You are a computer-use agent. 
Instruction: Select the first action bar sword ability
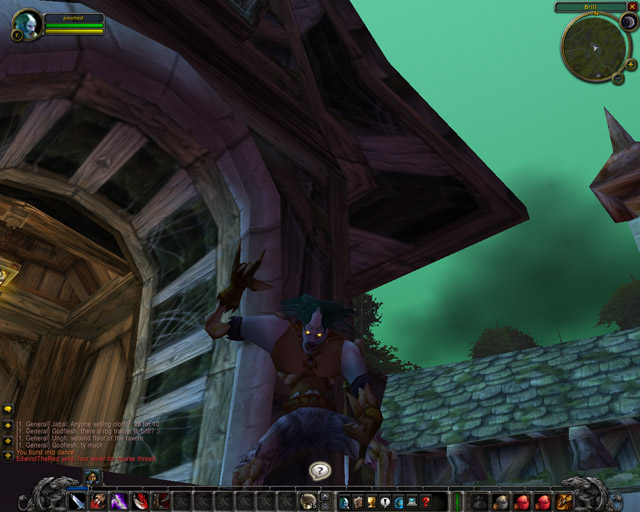78,500
